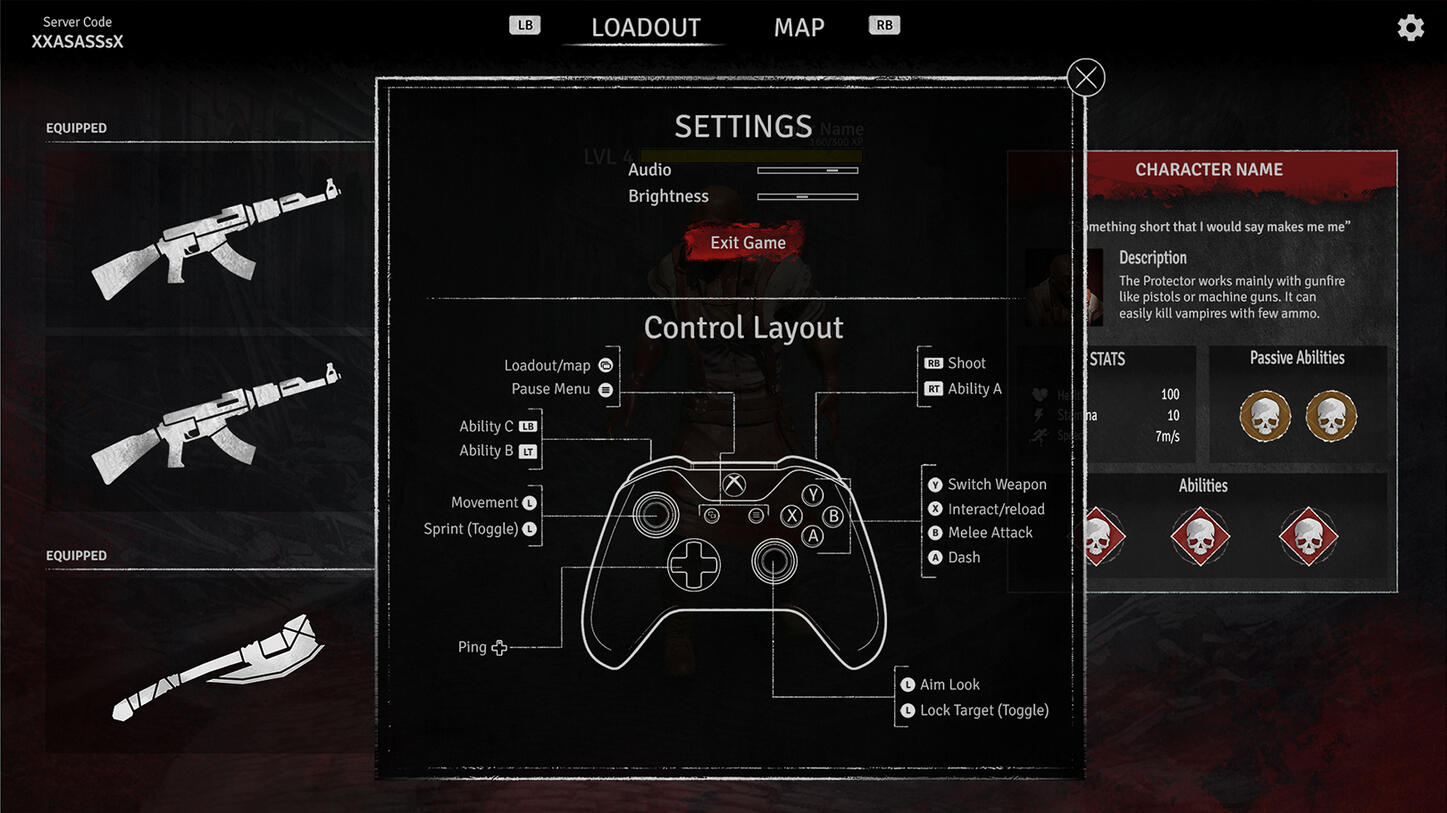Screen dimensions: 1447x813
Task: Close the Settings panel with the X
Action: point(1086,77)
